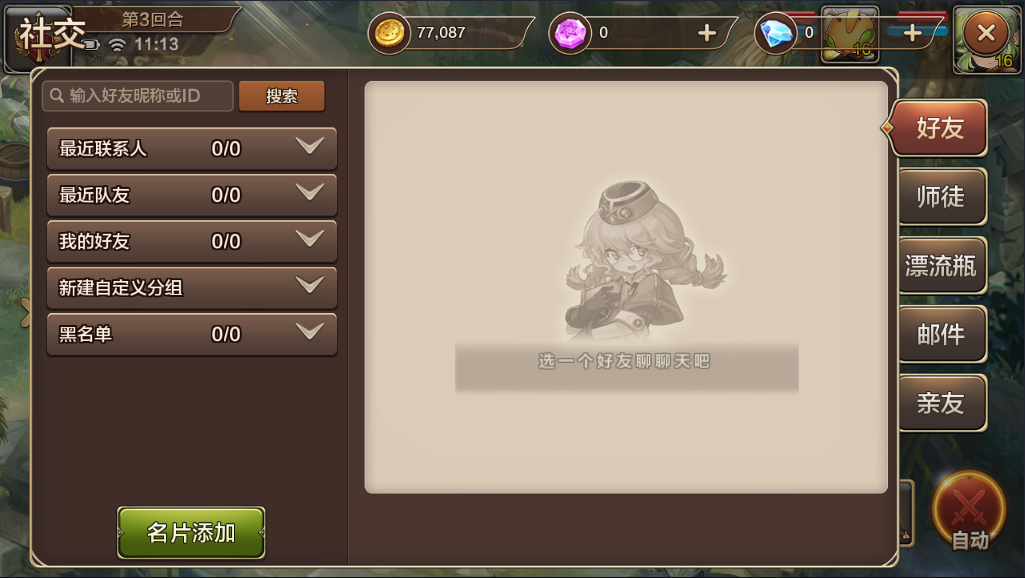Open the 新建自定义分组 new custom group row
This screenshot has height=578, width=1025.
click(x=191, y=288)
